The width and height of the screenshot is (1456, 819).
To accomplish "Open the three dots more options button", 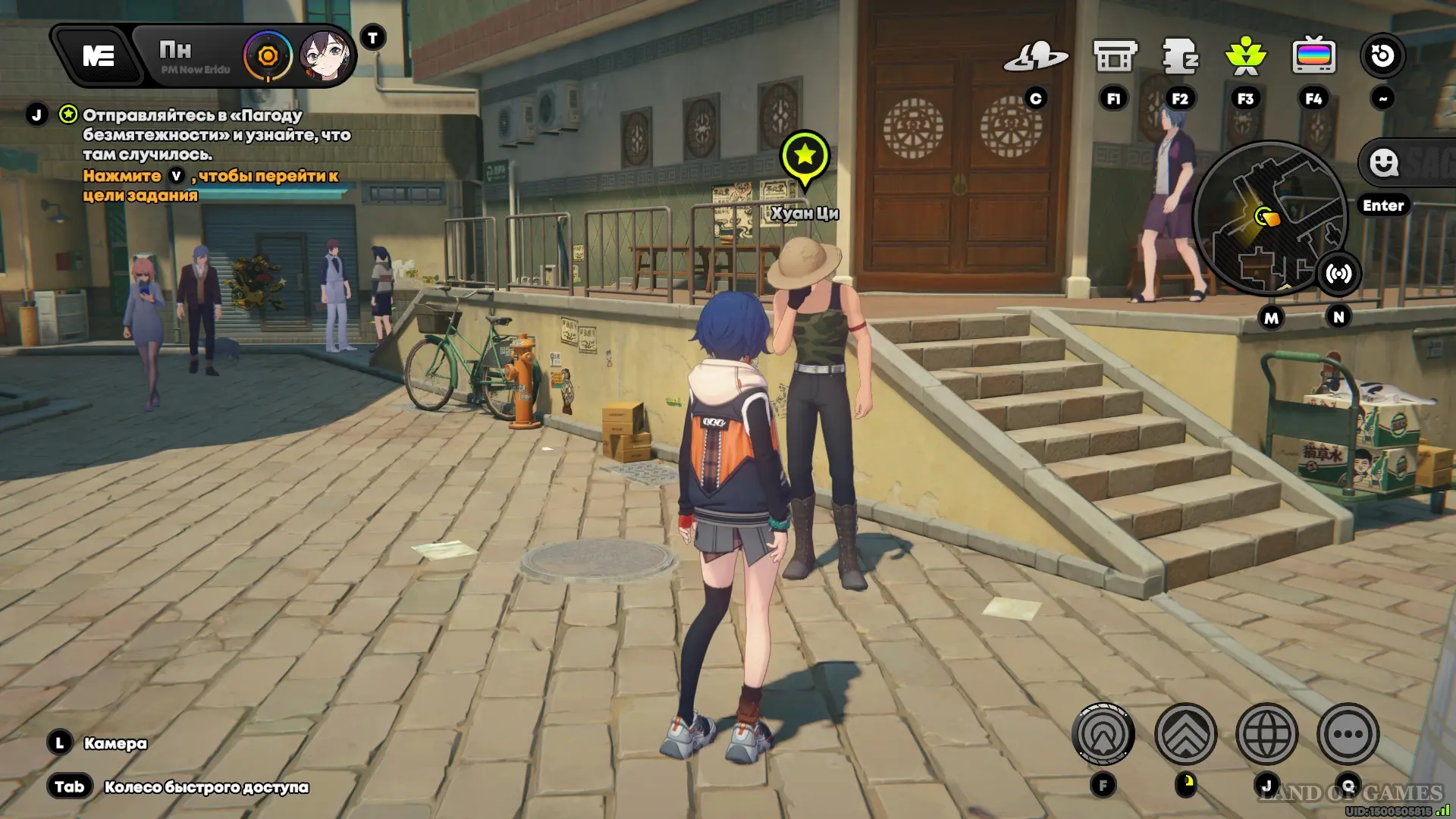I will [x=1348, y=734].
